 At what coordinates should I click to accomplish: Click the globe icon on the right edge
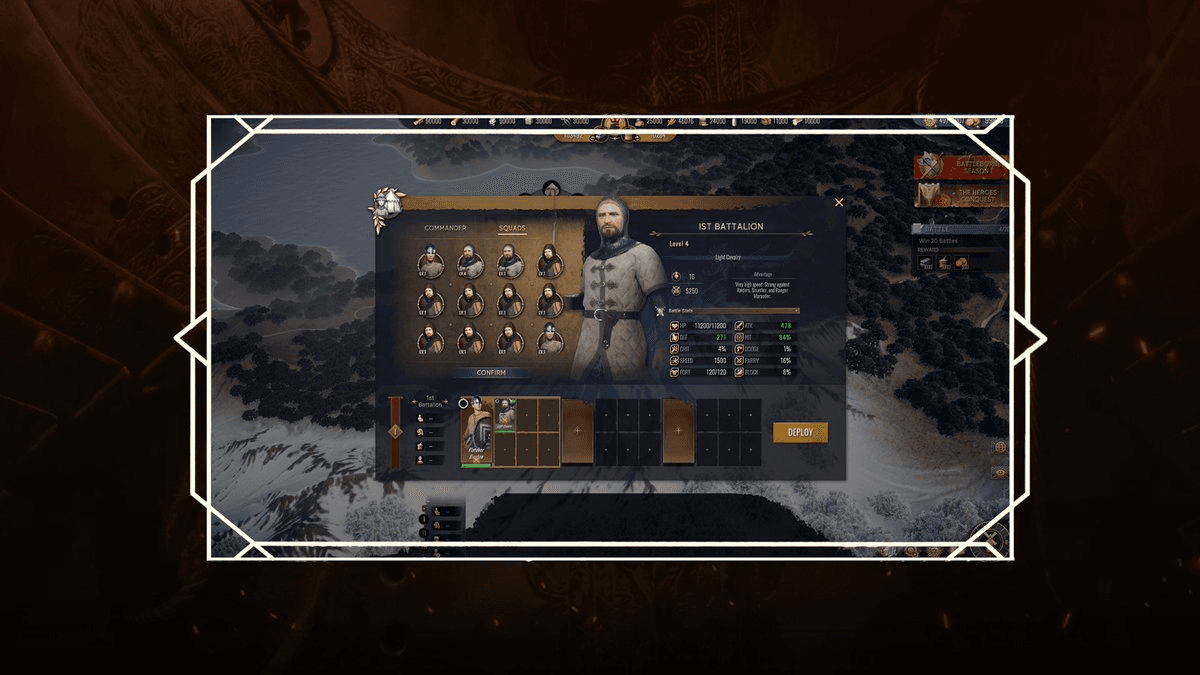click(x=999, y=447)
